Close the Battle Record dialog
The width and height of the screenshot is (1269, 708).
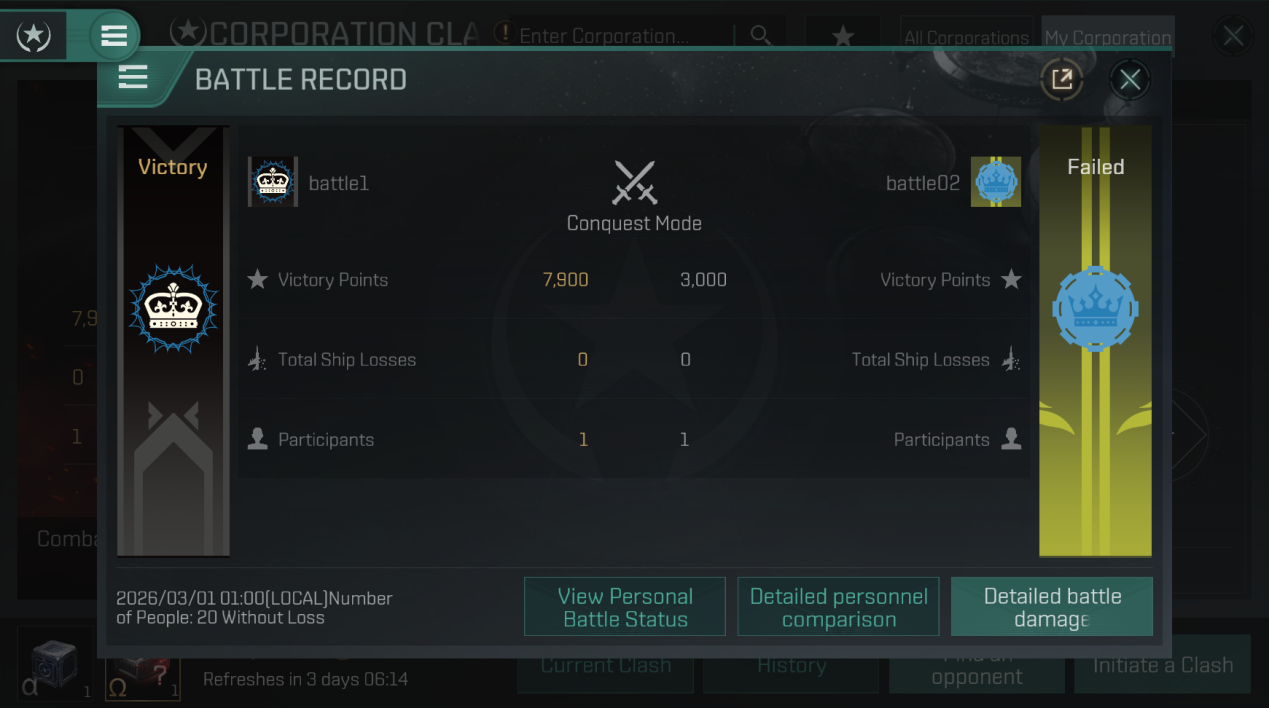1130,80
